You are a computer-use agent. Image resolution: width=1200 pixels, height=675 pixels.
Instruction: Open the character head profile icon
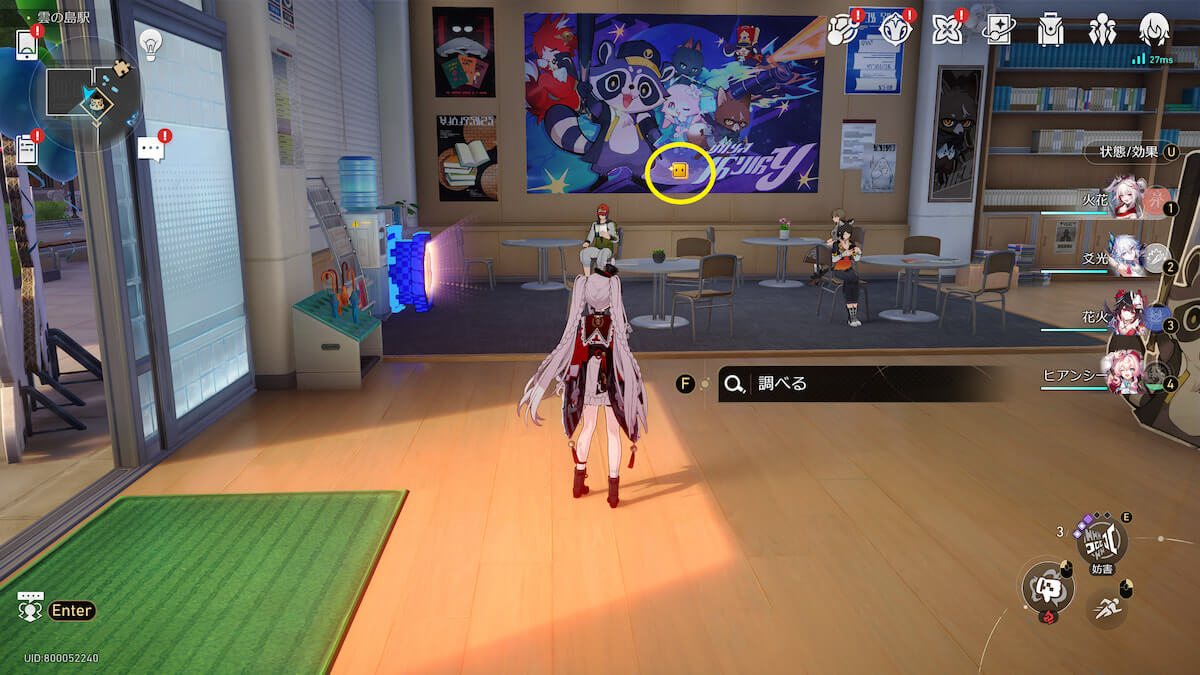click(1154, 29)
